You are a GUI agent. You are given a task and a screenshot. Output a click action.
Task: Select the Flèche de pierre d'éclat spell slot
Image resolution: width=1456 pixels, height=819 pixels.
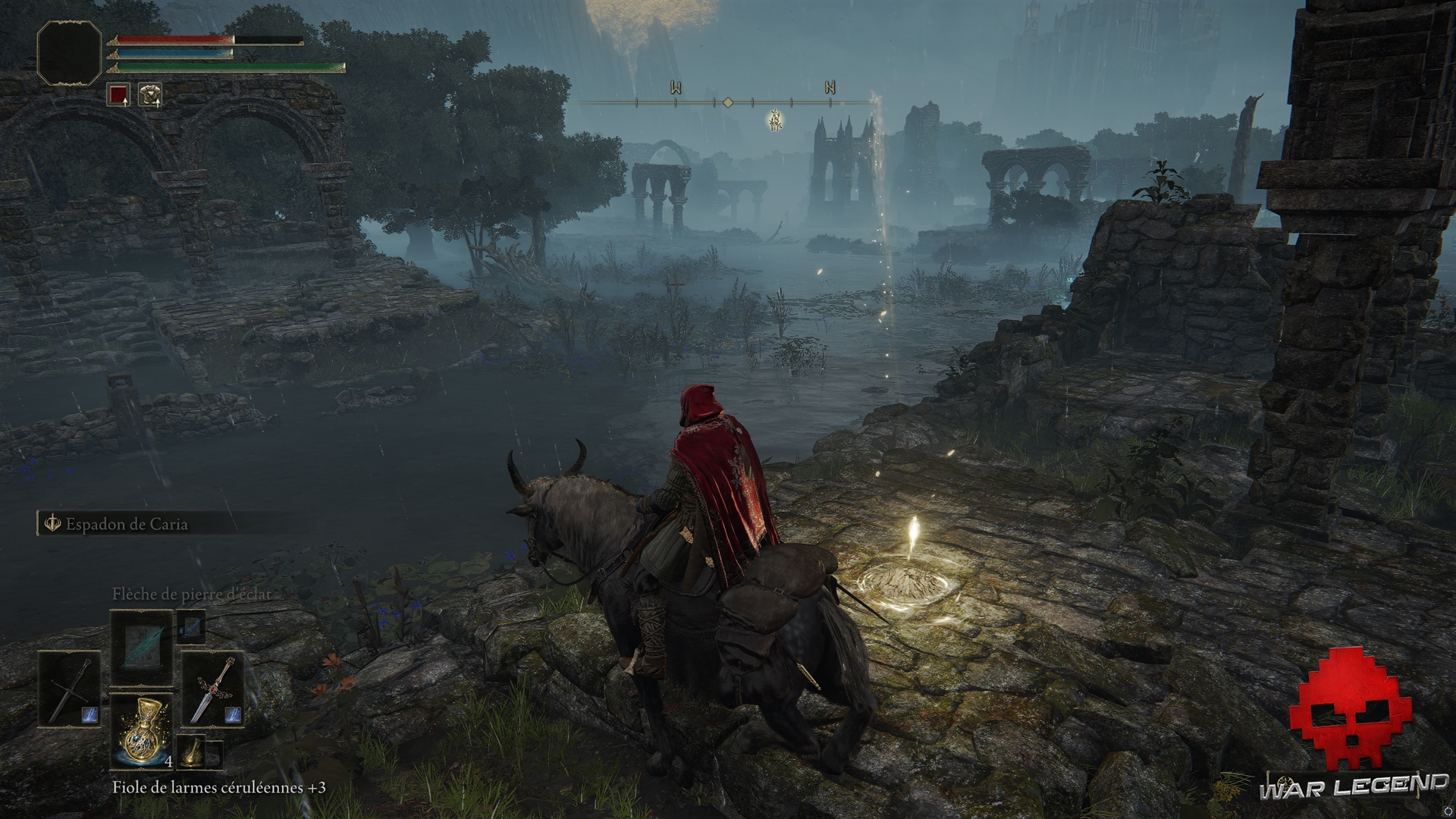coord(142,647)
